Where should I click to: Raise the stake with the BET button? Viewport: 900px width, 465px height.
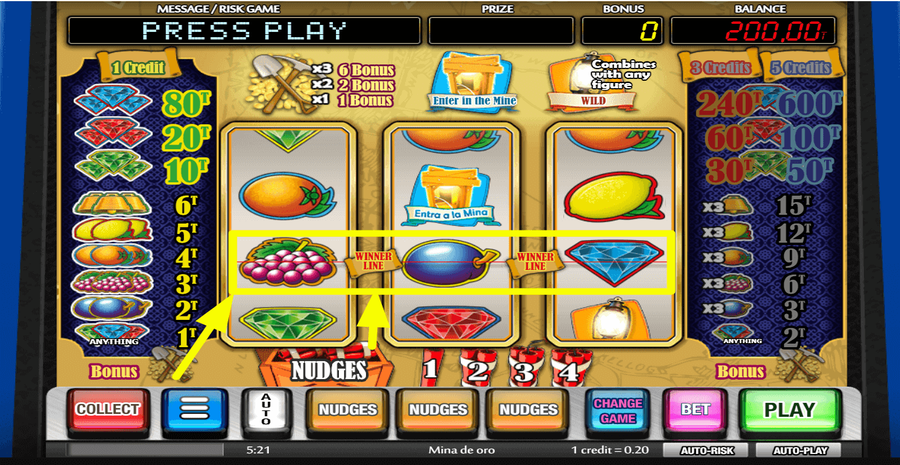[696, 410]
